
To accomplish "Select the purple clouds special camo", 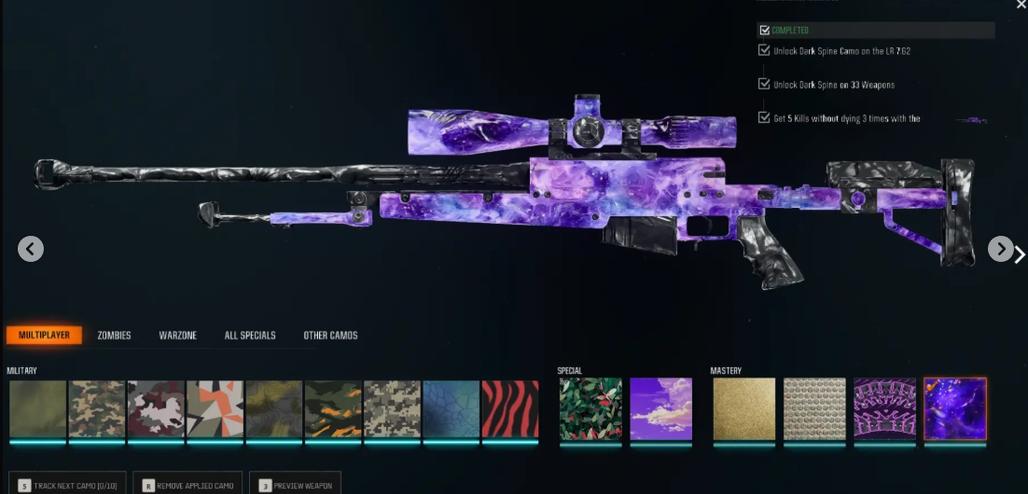I will [x=661, y=408].
